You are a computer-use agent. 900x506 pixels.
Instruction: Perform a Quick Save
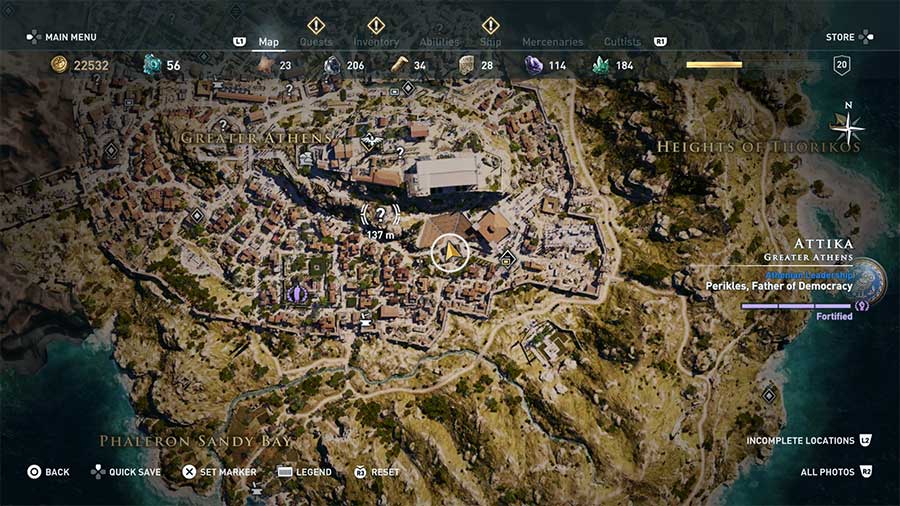pyautogui.click(x=126, y=472)
